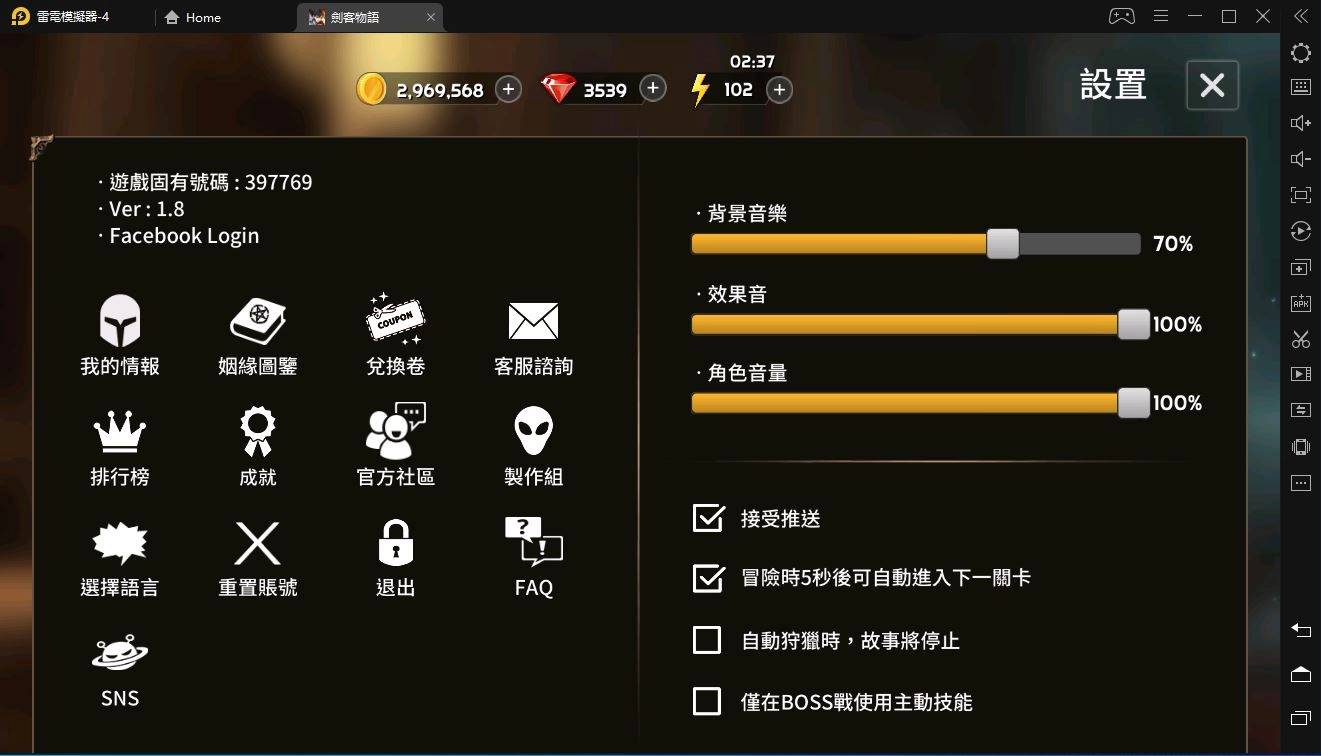Add diamonds with the plus button
Screen dimensions: 1321x756
[x=652, y=88]
